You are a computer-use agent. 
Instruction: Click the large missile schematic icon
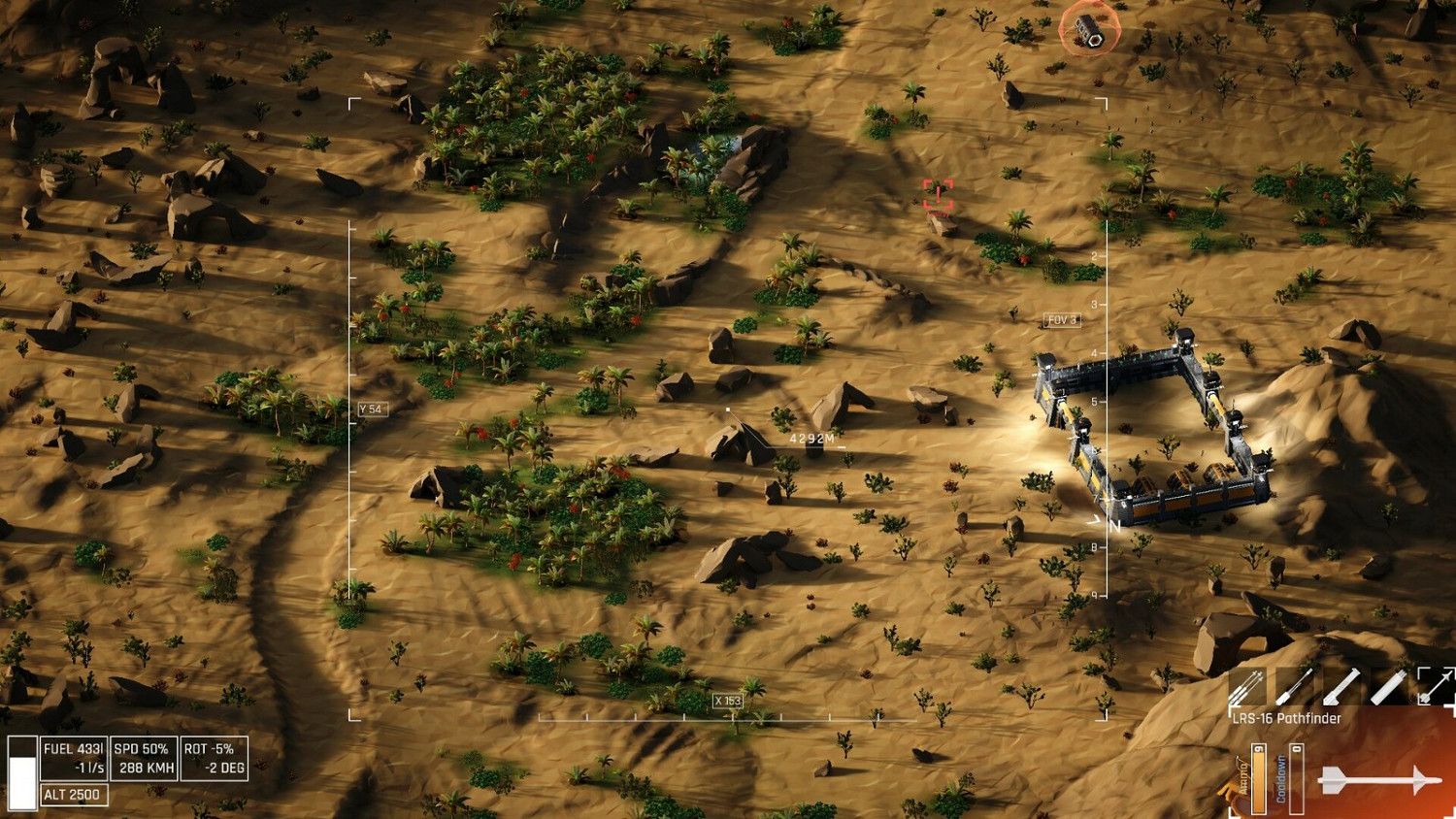pyautogui.click(x=1380, y=779)
